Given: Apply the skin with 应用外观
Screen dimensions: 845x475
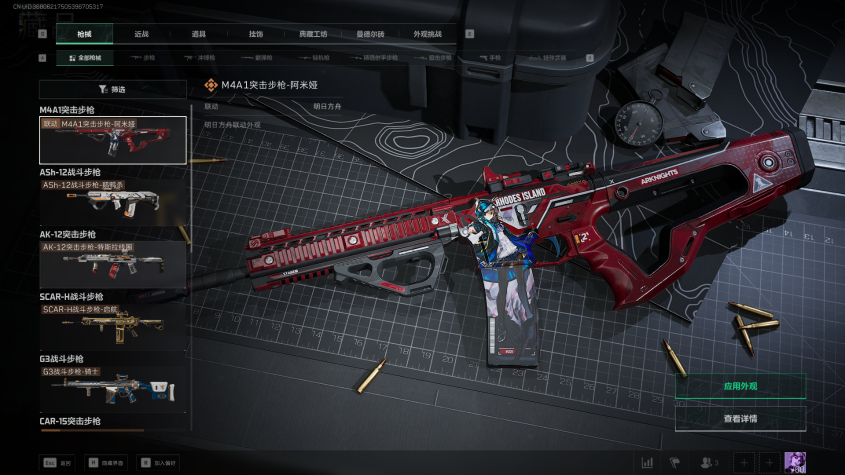Looking at the screenshot, I should coord(740,386).
